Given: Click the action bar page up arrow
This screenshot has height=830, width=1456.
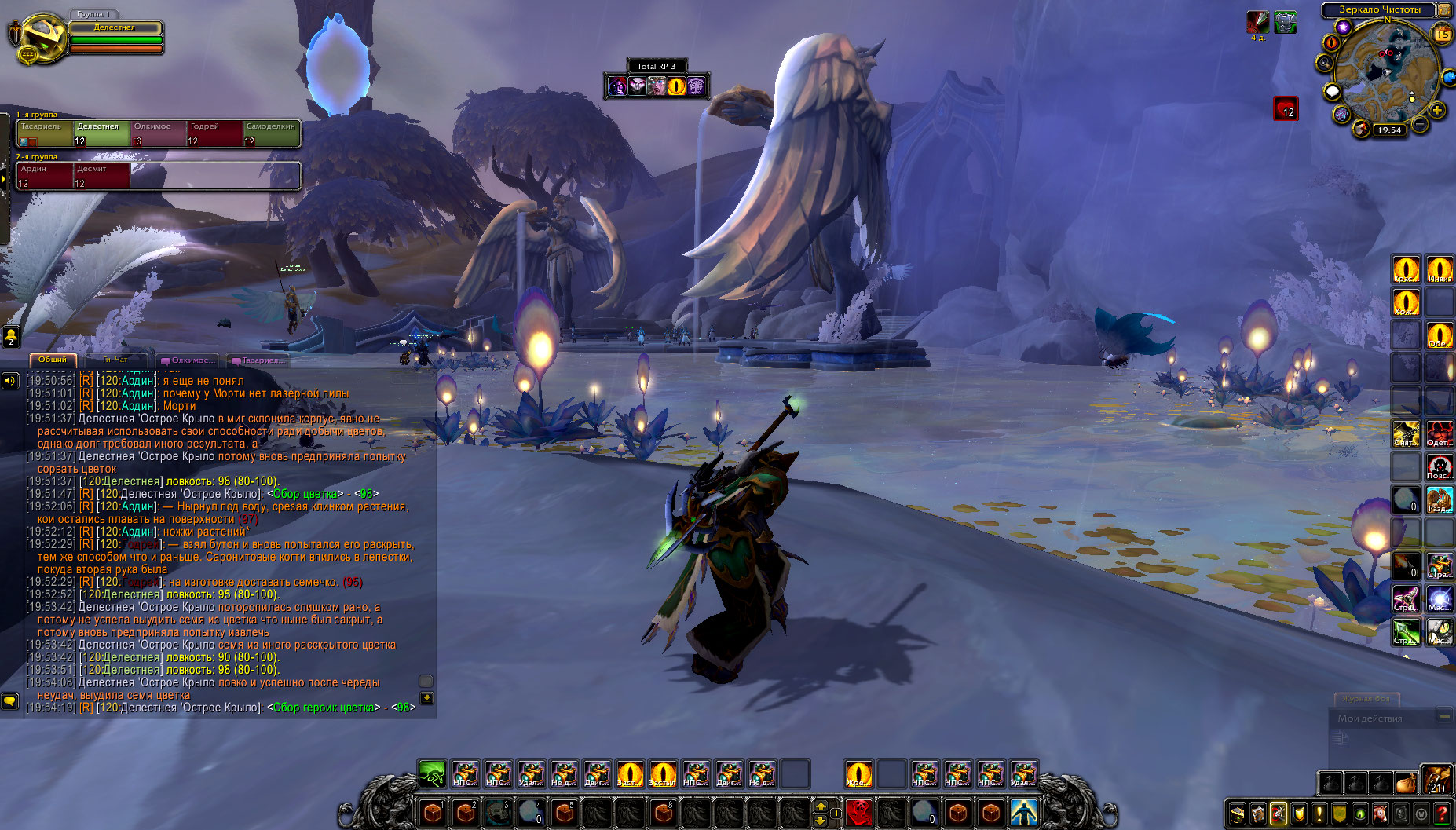Looking at the screenshot, I should (821, 806).
